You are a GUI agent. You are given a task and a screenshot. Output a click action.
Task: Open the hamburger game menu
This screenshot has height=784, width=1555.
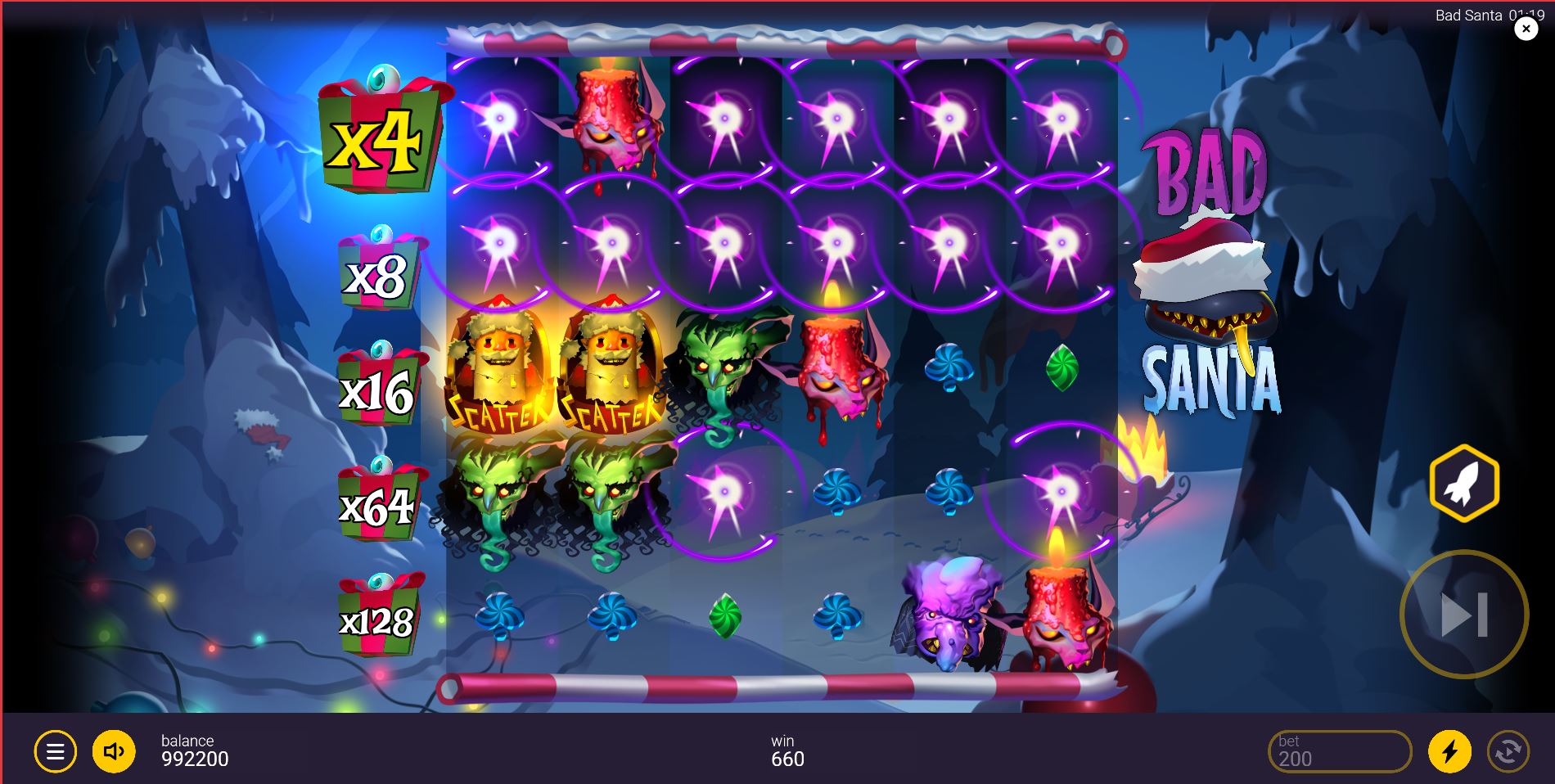point(55,750)
